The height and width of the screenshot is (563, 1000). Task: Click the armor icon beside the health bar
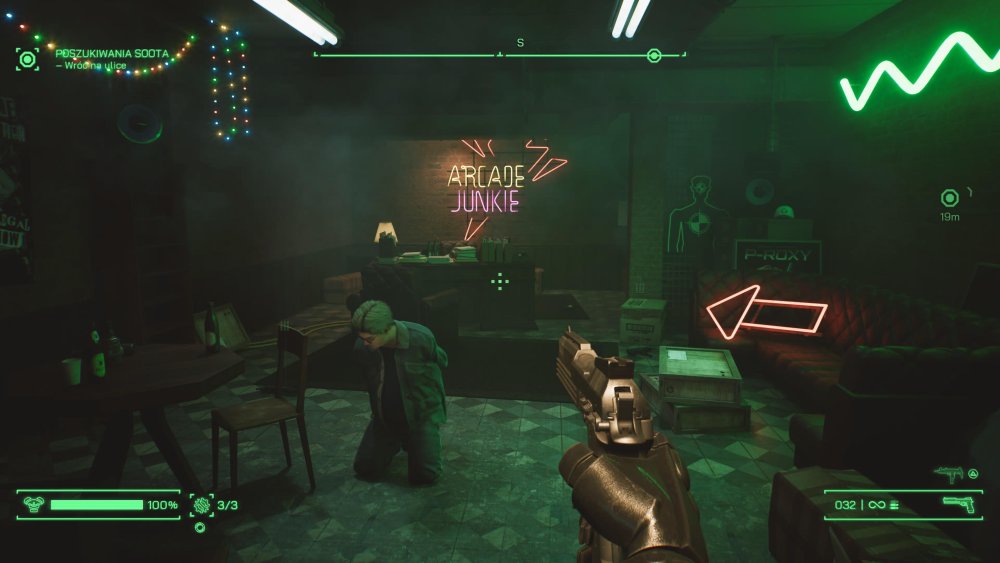point(31,505)
